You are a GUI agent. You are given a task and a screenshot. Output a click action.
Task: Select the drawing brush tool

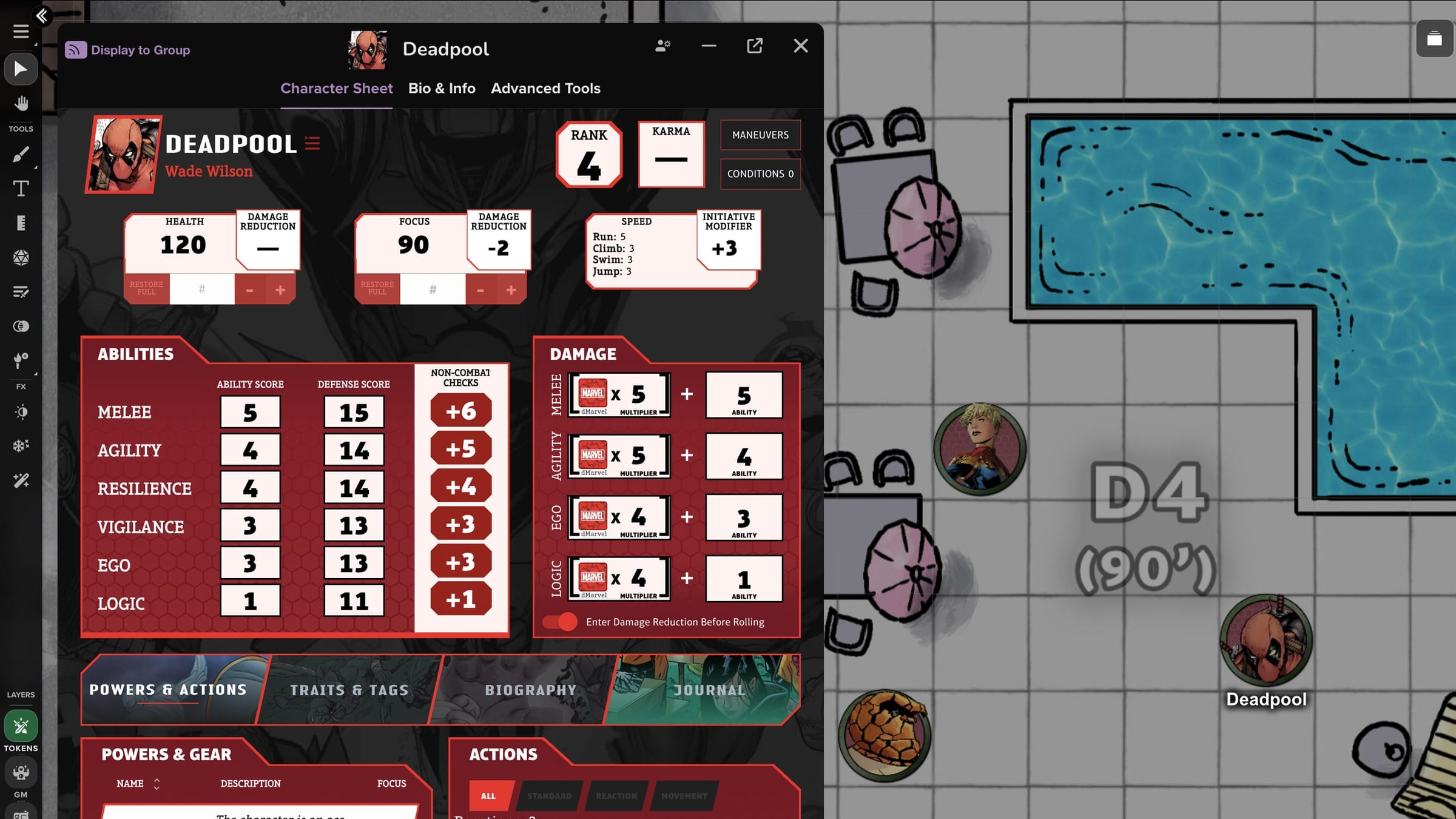21,153
